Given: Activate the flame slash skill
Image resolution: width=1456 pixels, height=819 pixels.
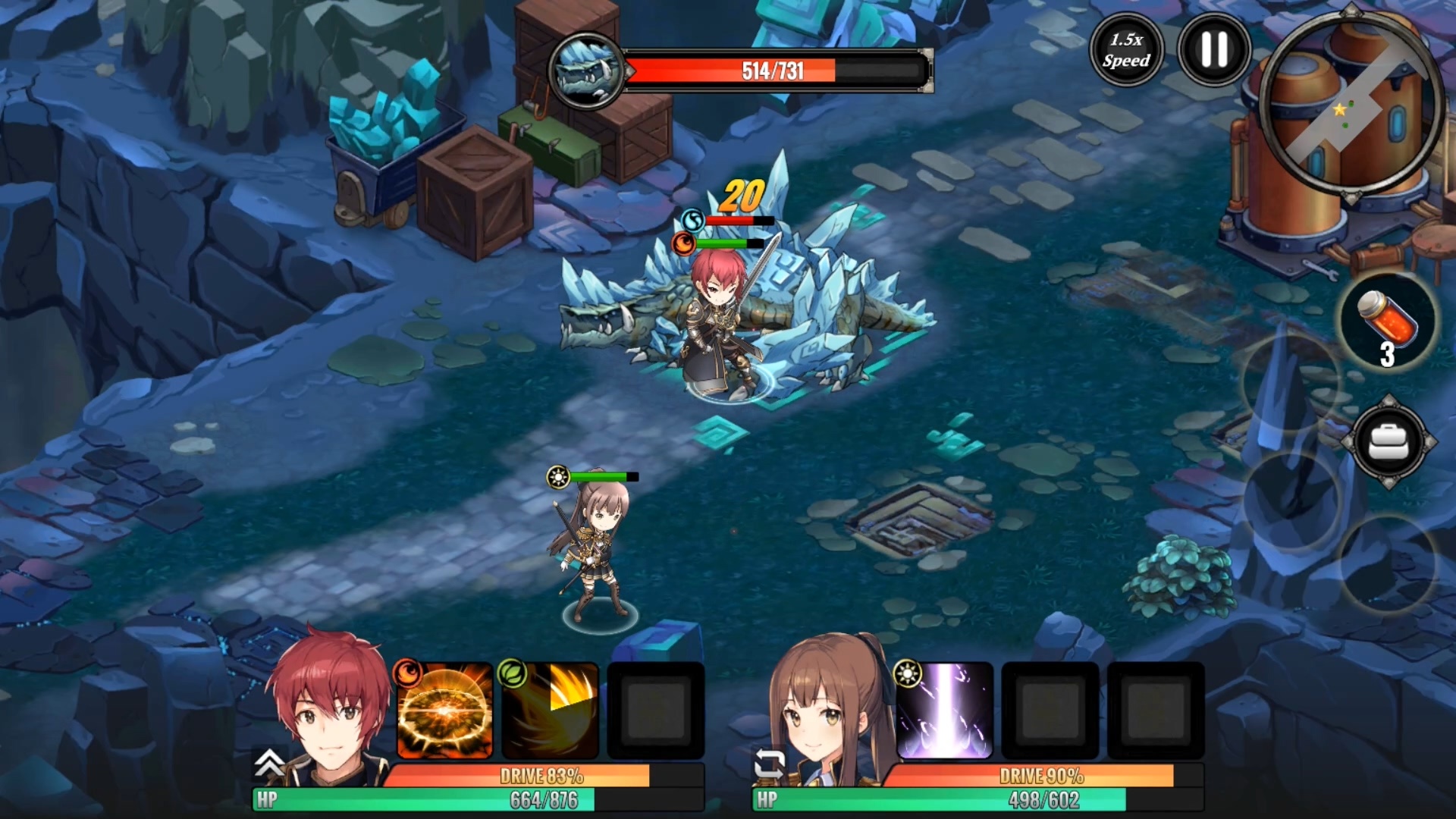Looking at the screenshot, I should [551, 711].
